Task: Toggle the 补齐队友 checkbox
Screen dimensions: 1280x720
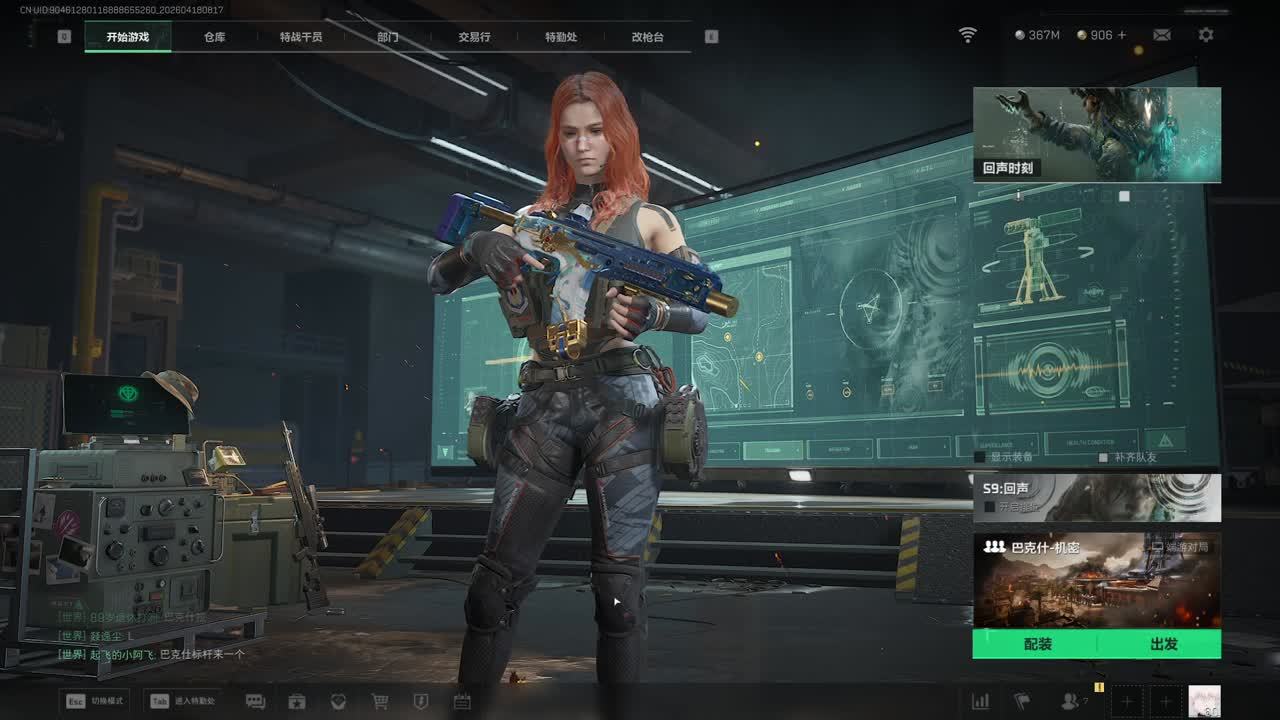Action: pos(1104,457)
